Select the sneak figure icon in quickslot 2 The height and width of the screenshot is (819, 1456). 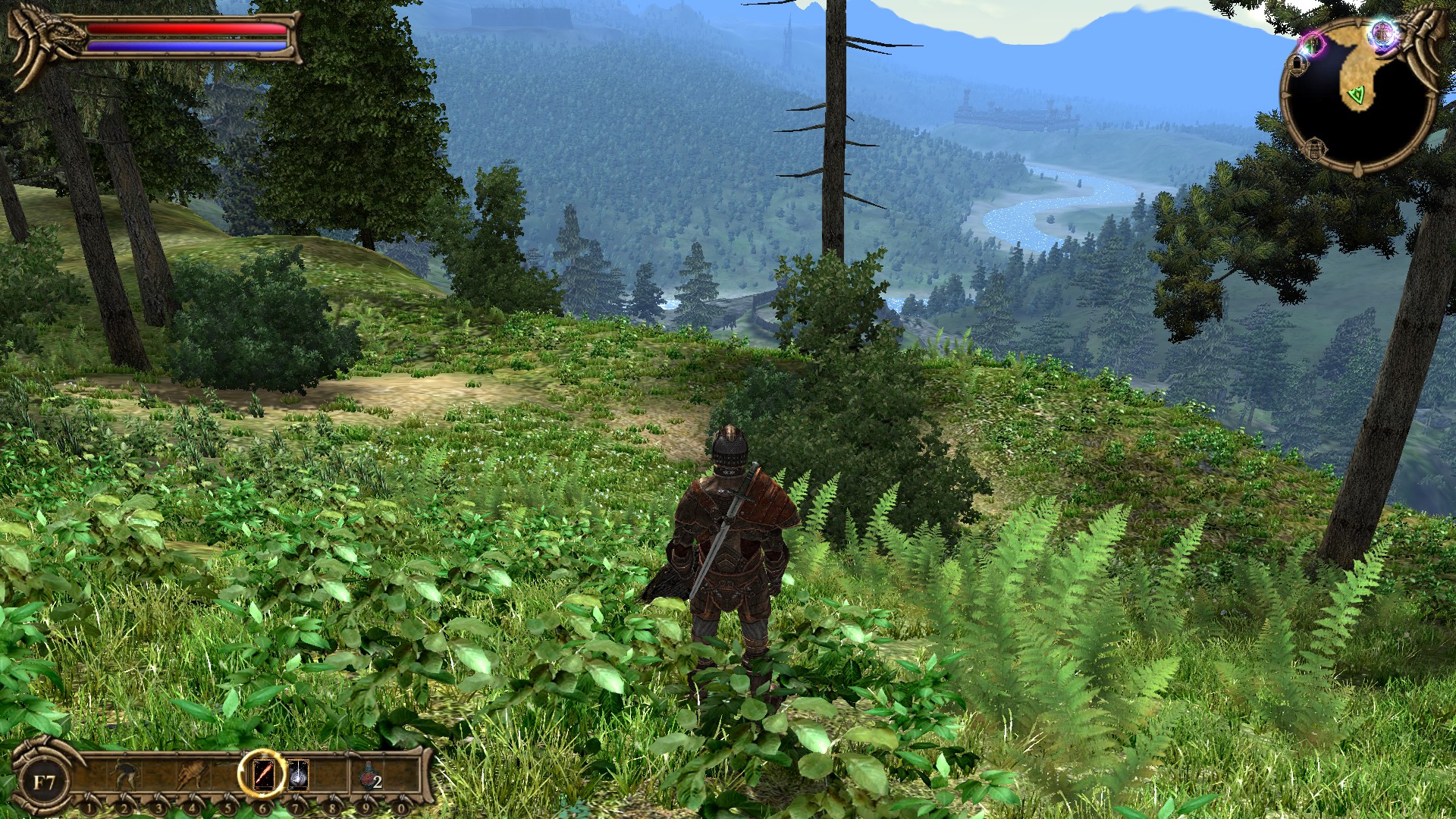click(124, 773)
